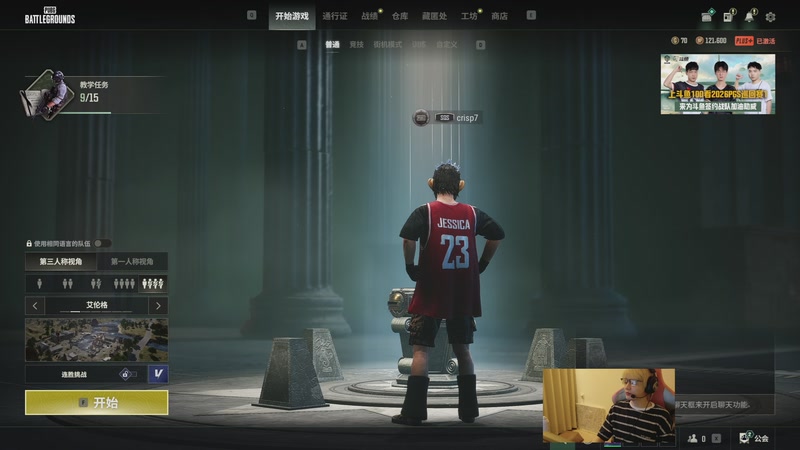The width and height of the screenshot is (800, 450).
Task: Open the 仓库 inventory tab
Action: point(400,16)
